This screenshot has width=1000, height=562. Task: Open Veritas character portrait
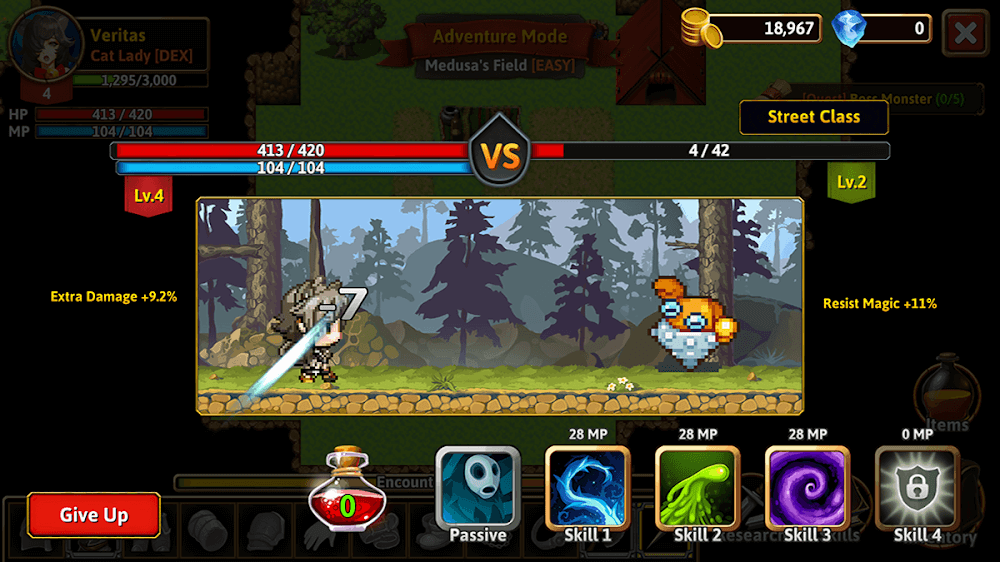[x=45, y=45]
